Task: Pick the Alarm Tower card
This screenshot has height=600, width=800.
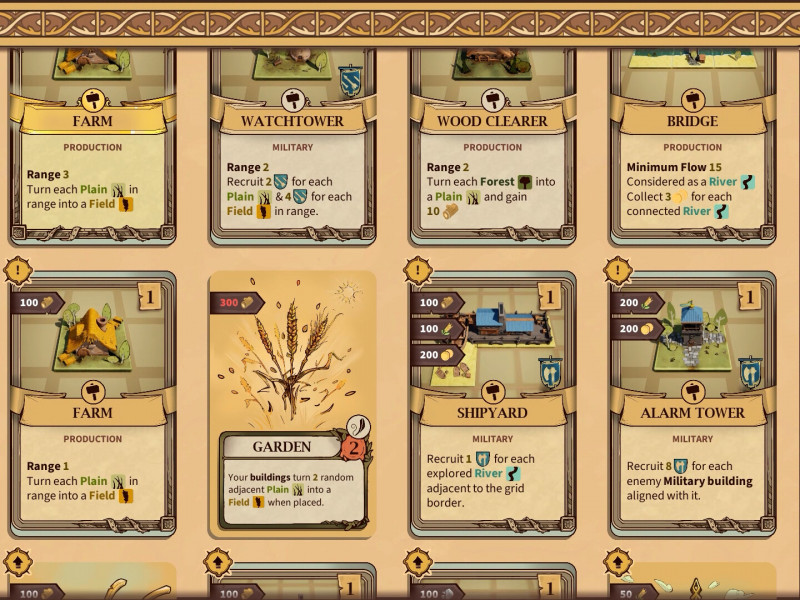Action: pos(692,410)
